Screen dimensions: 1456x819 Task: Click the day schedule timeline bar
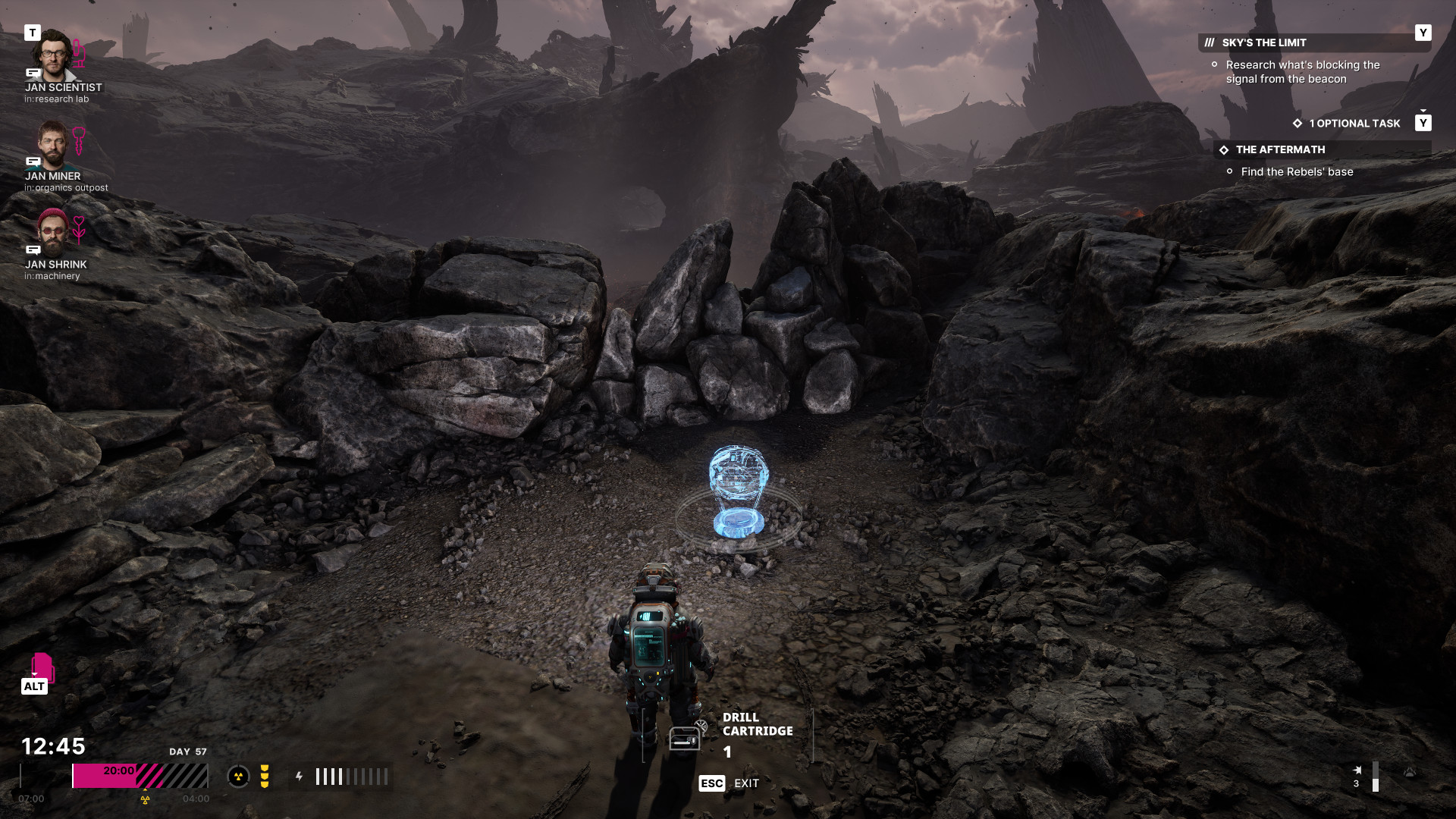pos(140,776)
